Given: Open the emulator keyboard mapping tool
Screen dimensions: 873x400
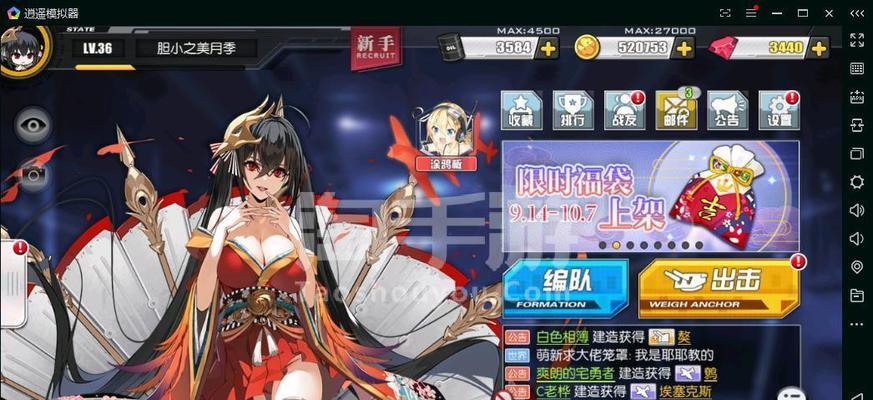Looking at the screenshot, I should (x=857, y=68).
